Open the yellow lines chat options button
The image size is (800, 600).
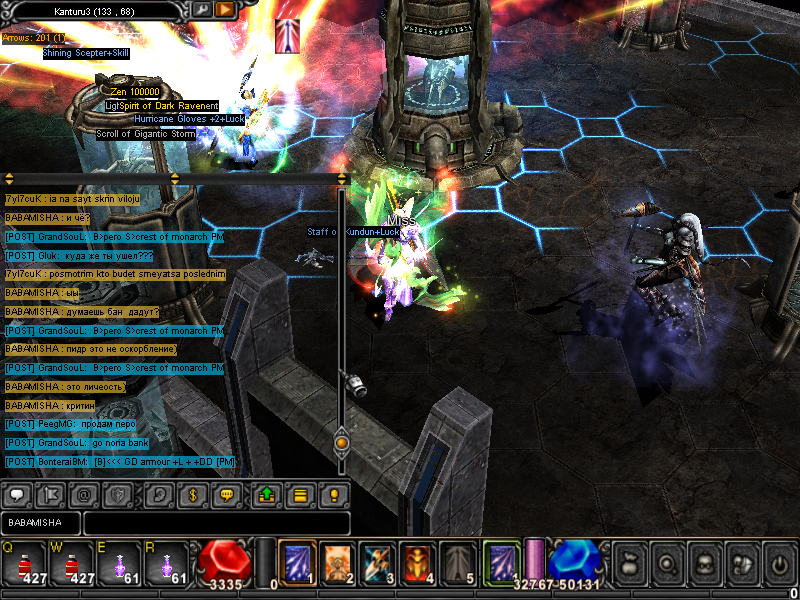[298, 494]
